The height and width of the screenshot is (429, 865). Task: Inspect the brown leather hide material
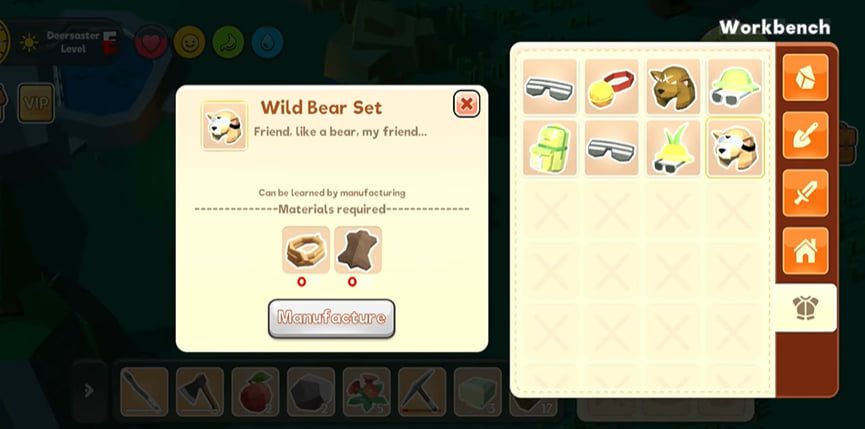click(x=357, y=250)
